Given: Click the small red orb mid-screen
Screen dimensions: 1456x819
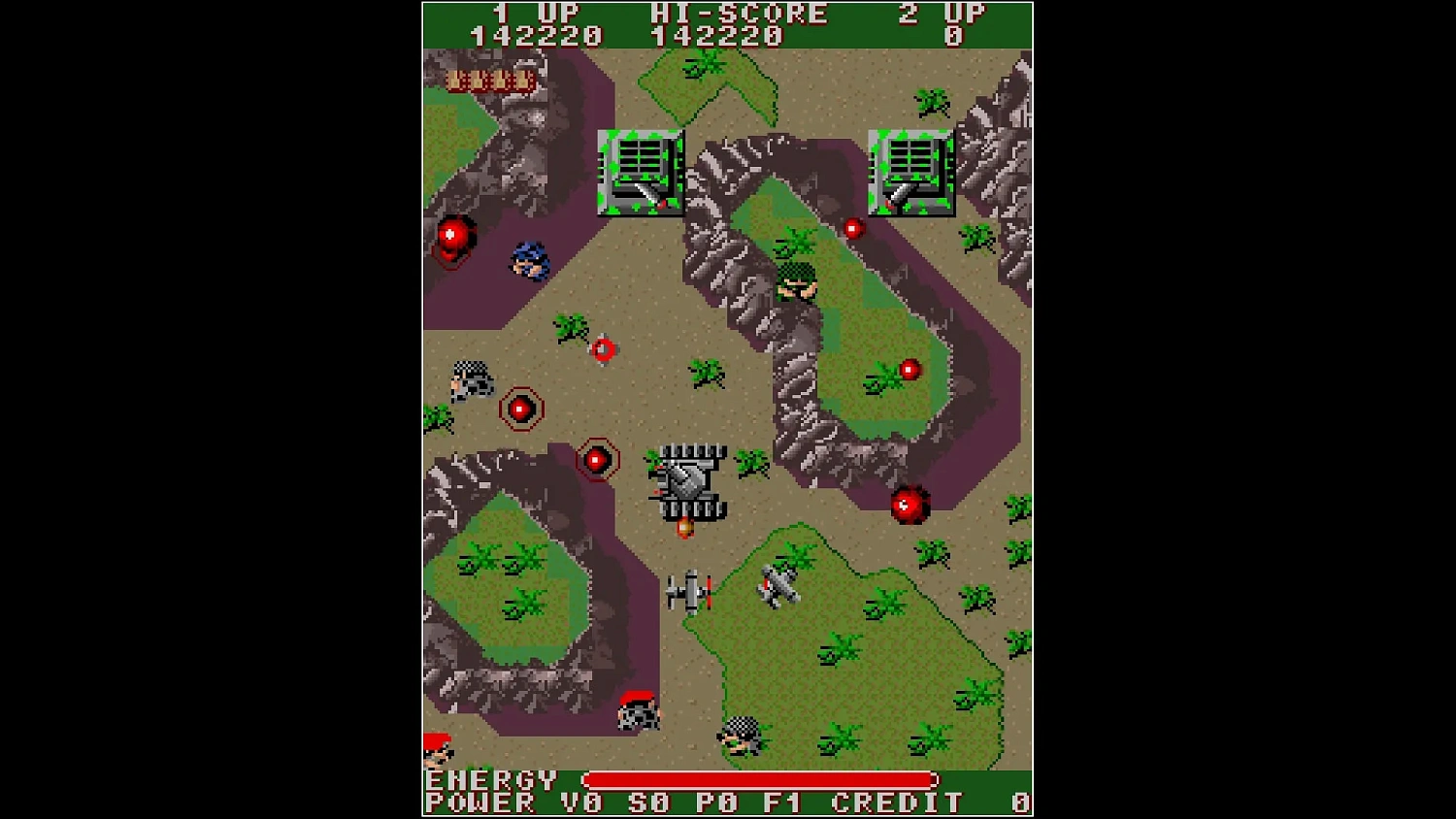Looking at the screenshot, I should tap(604, 347).
